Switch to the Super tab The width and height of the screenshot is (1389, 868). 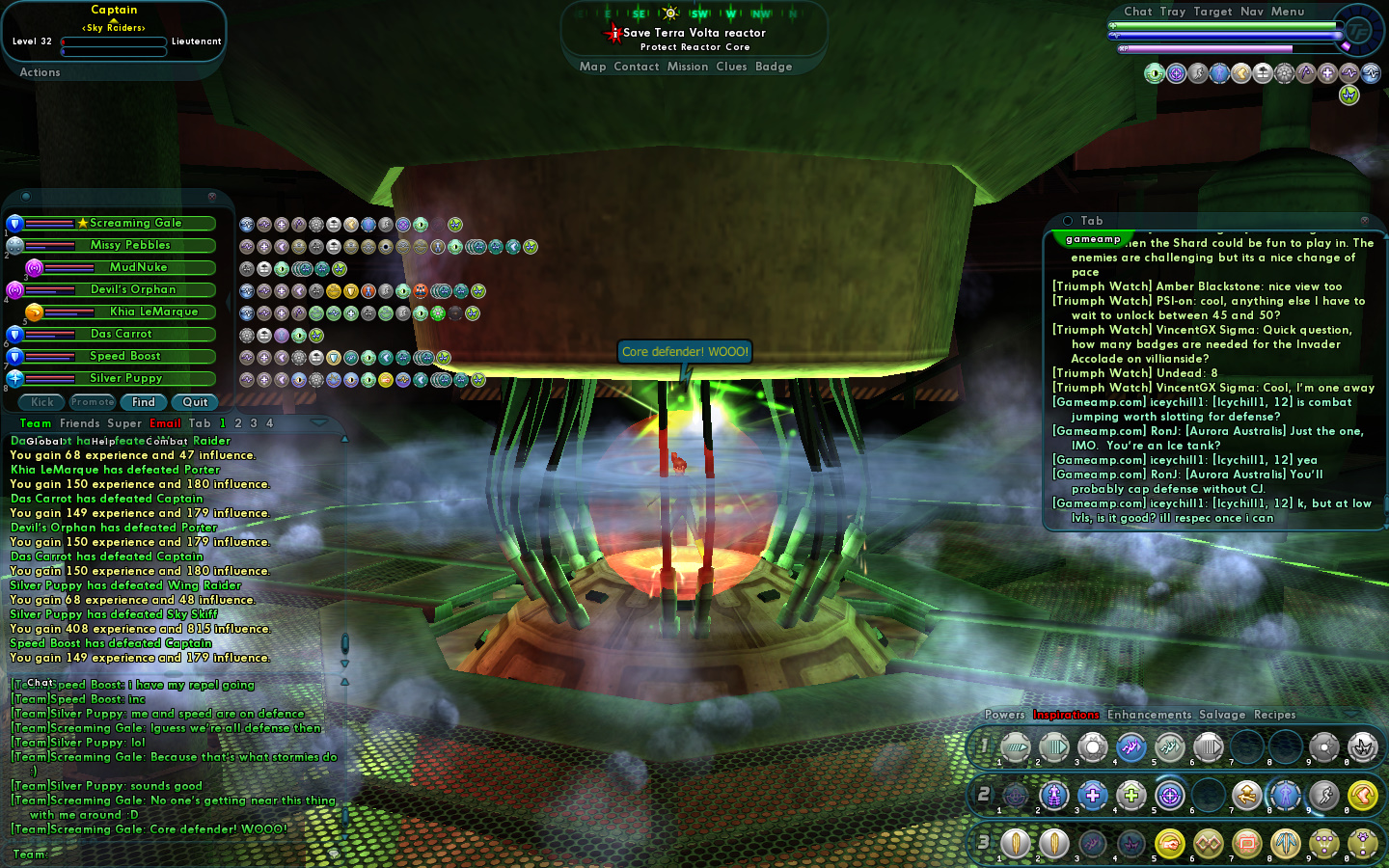click(124, 423)
